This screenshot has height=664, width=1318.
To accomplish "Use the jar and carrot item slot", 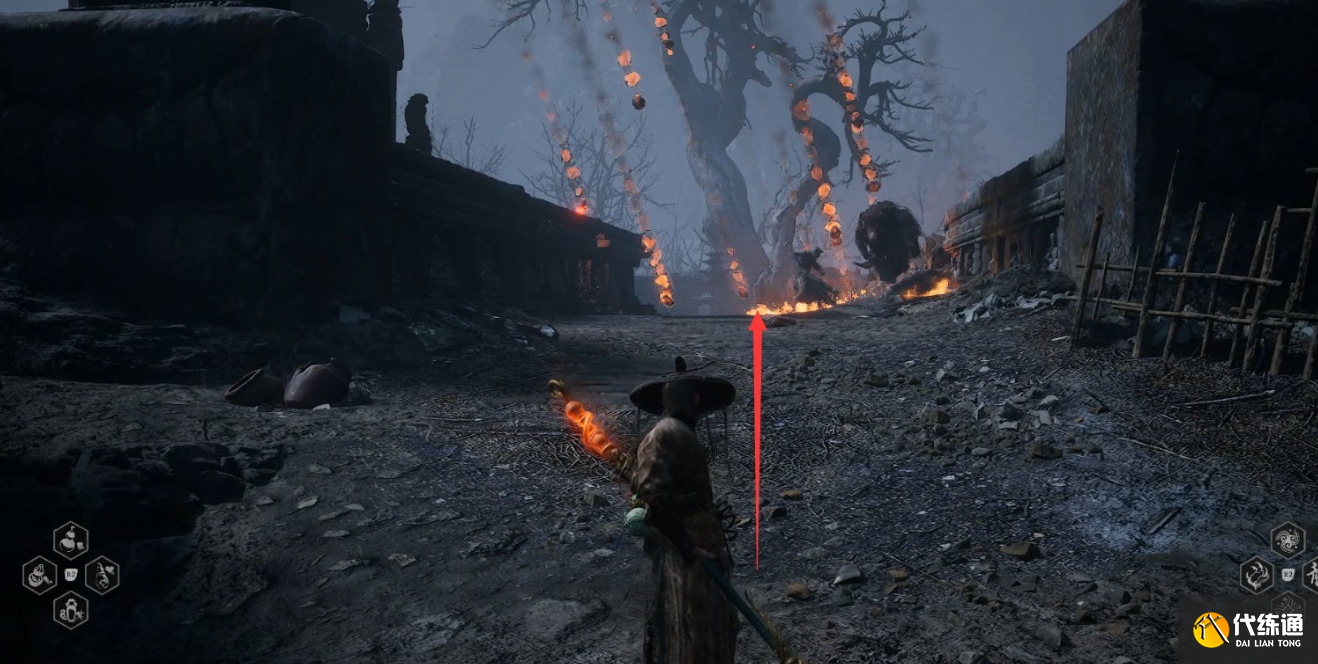I will coord(70,541).
